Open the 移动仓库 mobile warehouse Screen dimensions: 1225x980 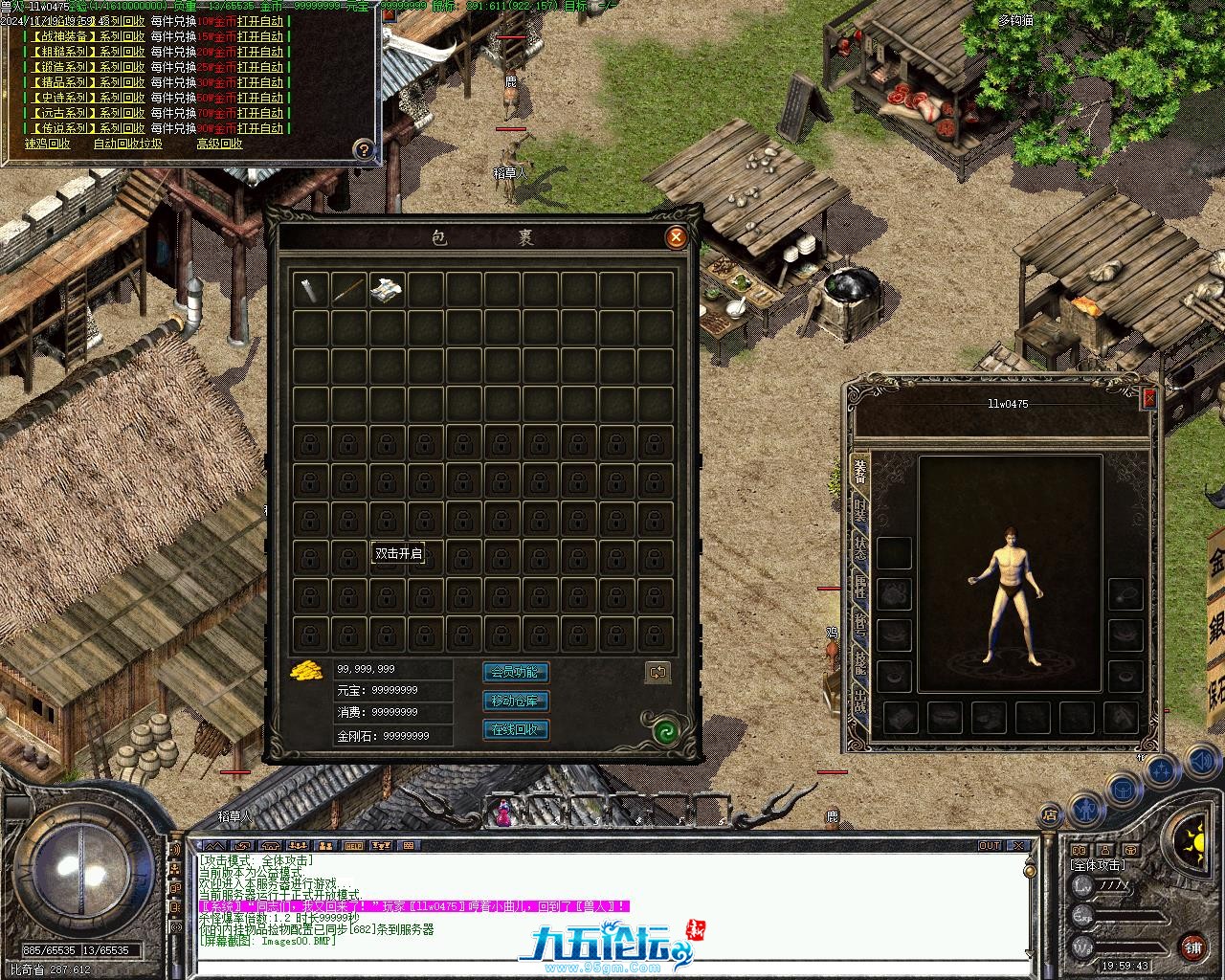click(x=516, y=702)
